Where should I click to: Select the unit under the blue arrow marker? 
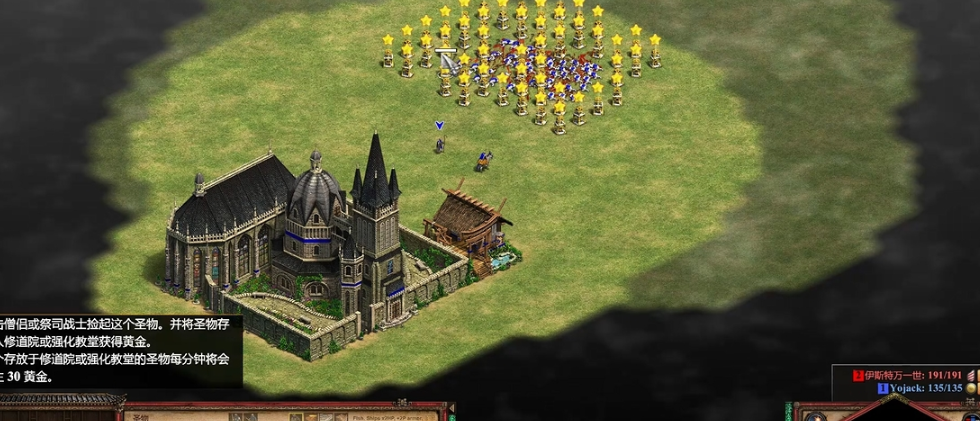point(439,145)
